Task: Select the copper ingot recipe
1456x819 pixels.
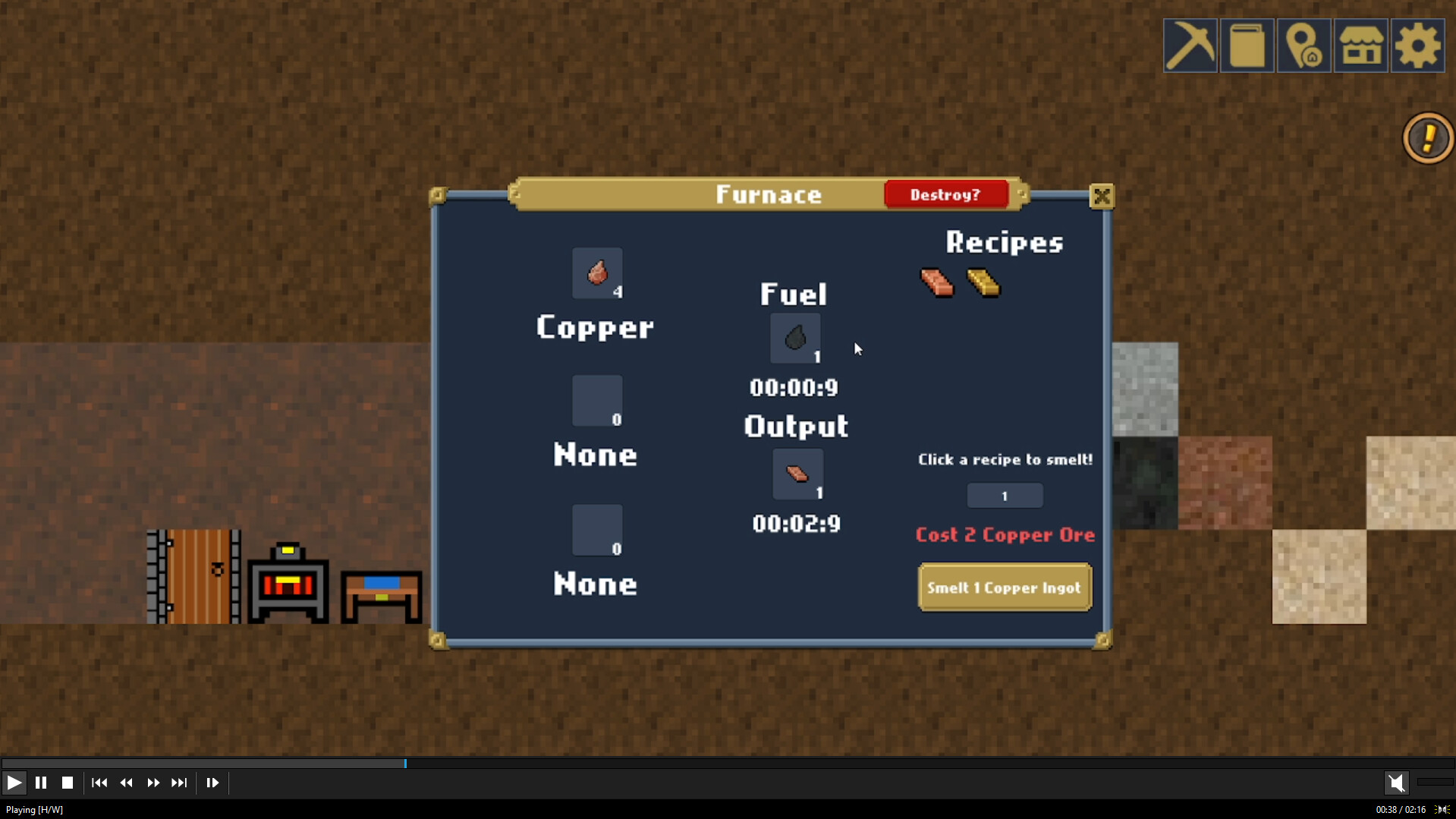Action: [936, 285]
